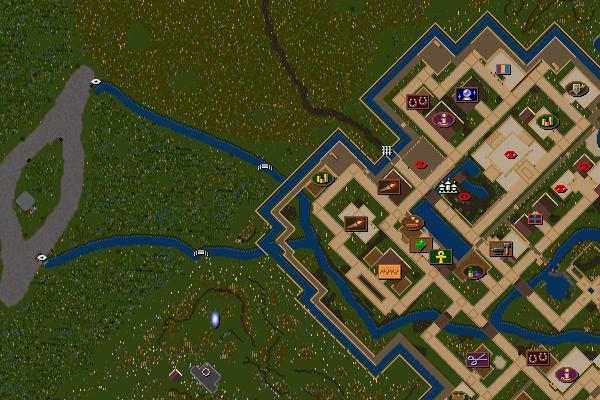Click the red and blue chest marker
The image size is (600, 400).
click(535, 218)
